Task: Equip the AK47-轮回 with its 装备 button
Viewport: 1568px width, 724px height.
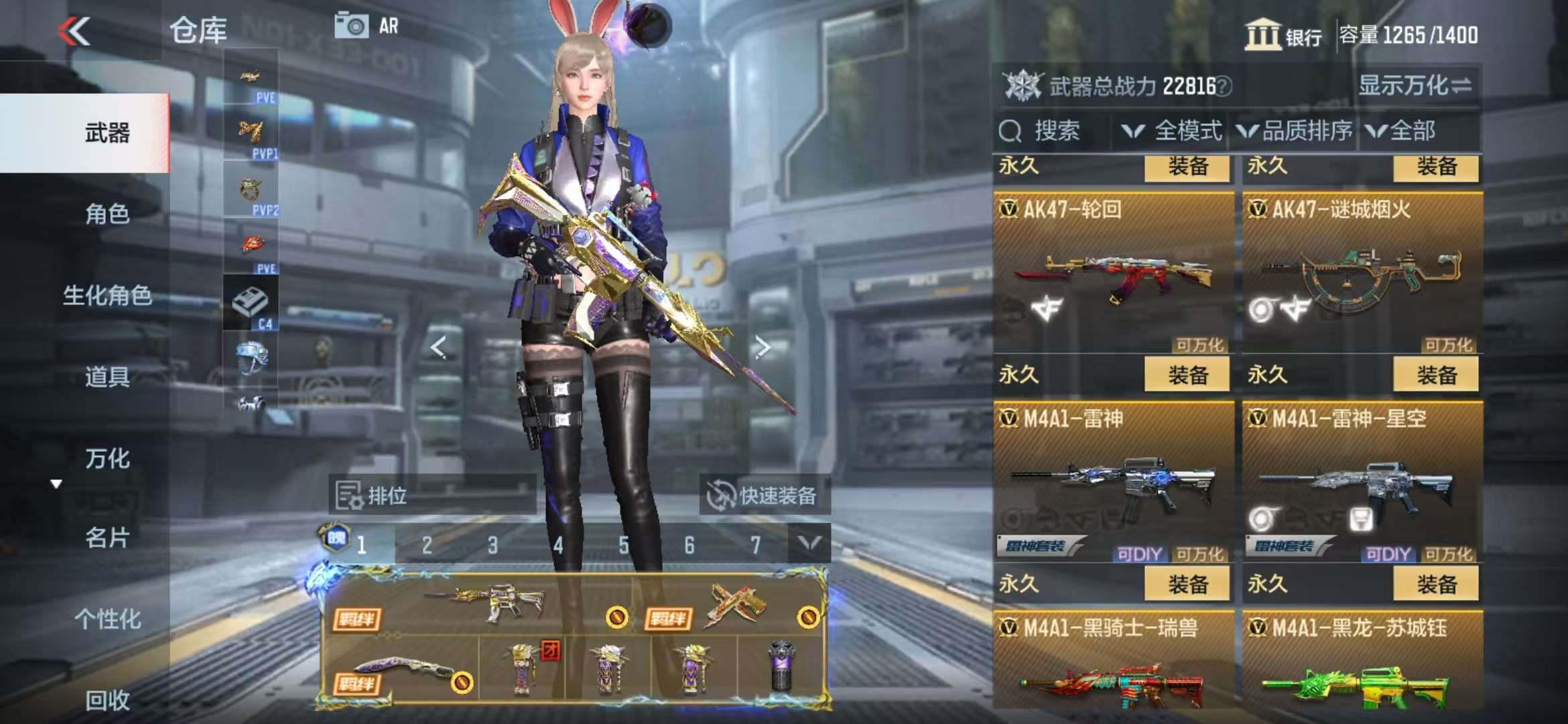Action: pos(1187,374)
